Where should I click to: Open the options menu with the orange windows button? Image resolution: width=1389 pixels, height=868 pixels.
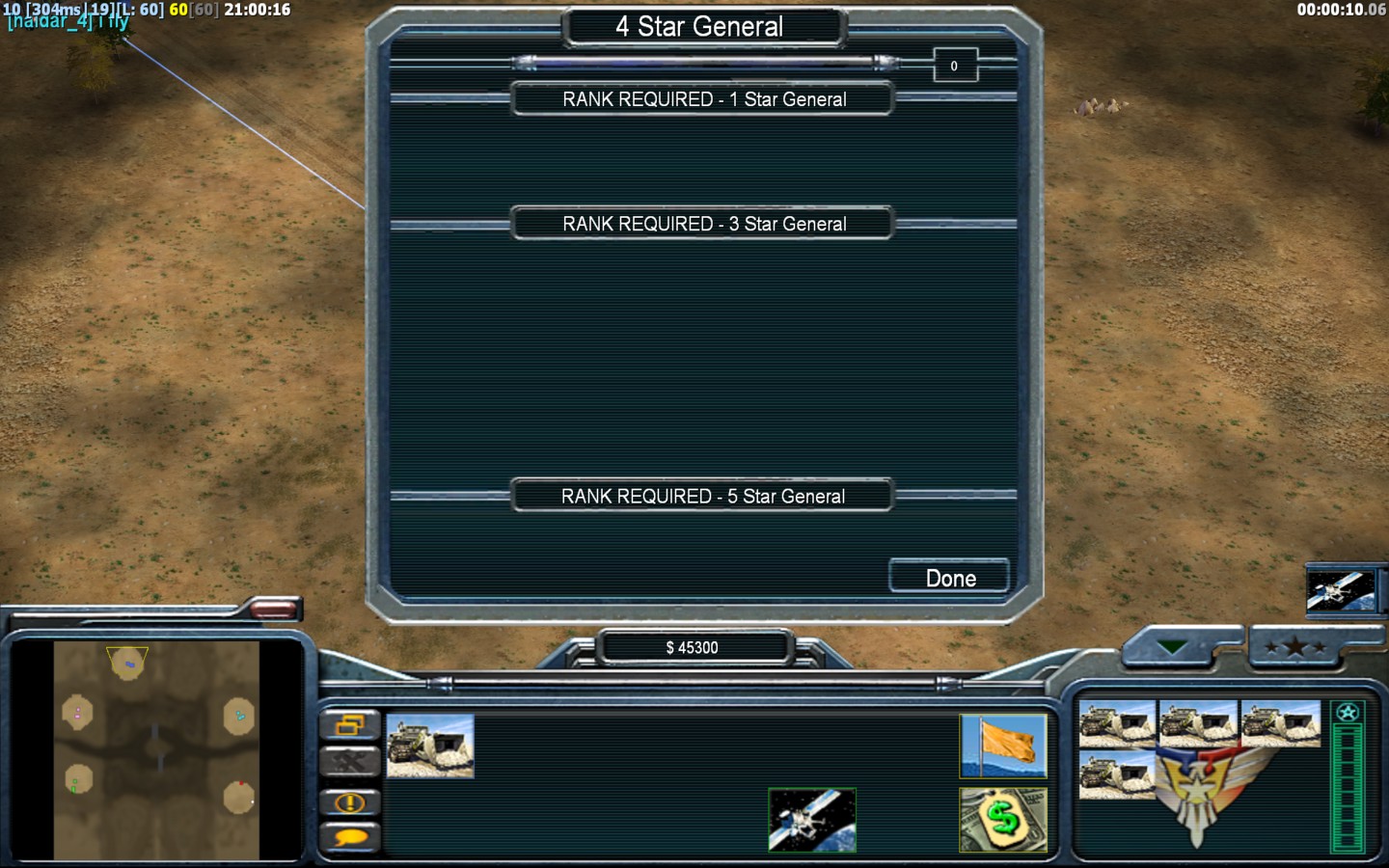349,725
